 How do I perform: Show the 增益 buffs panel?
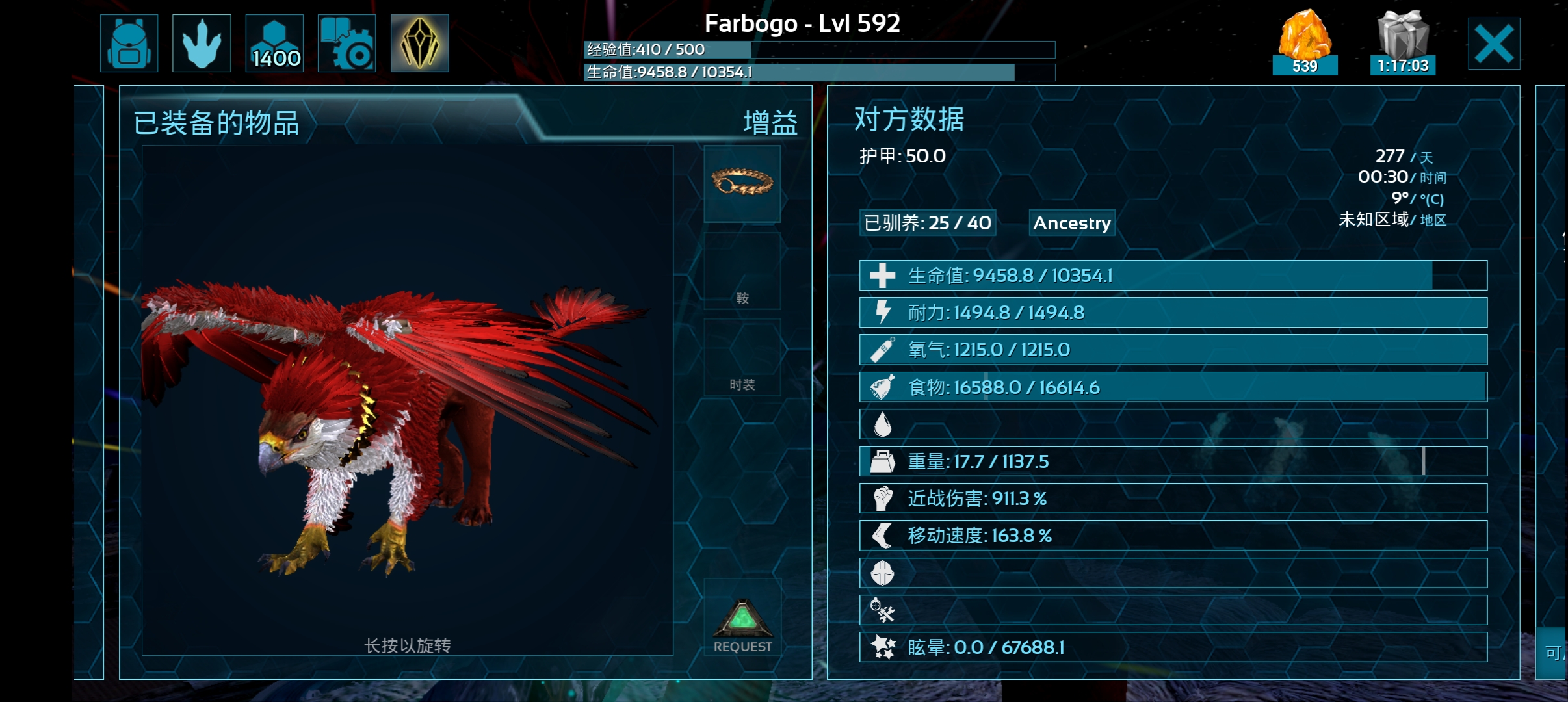tap(770, 123)
